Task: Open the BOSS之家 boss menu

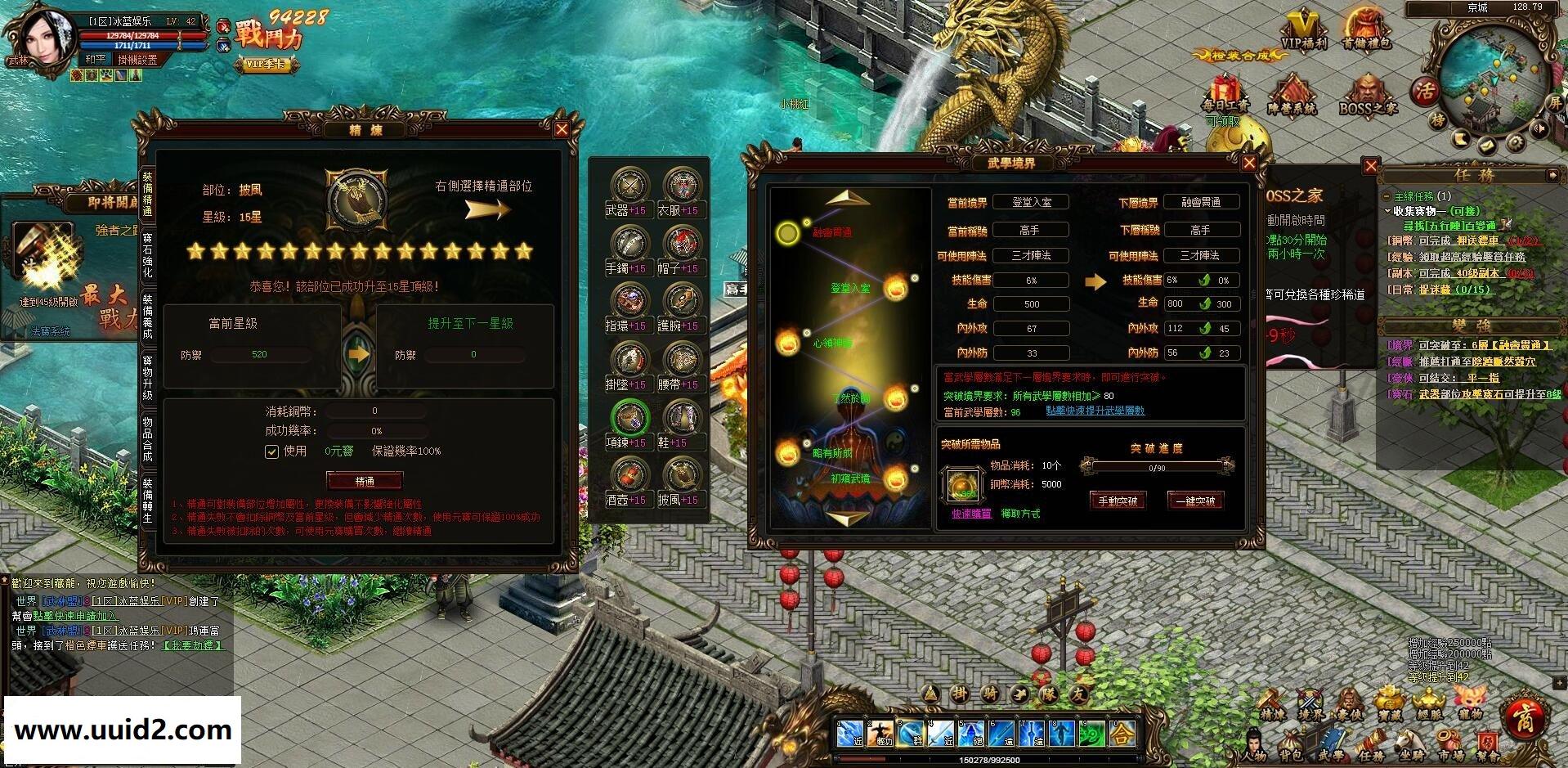Action: [1367, 96]
